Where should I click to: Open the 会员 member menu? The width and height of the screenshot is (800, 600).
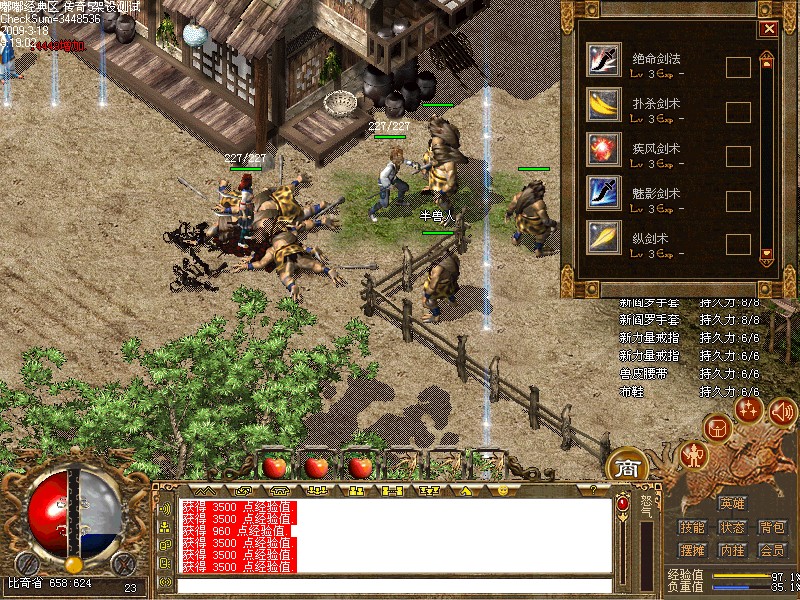tap(772, 550)
